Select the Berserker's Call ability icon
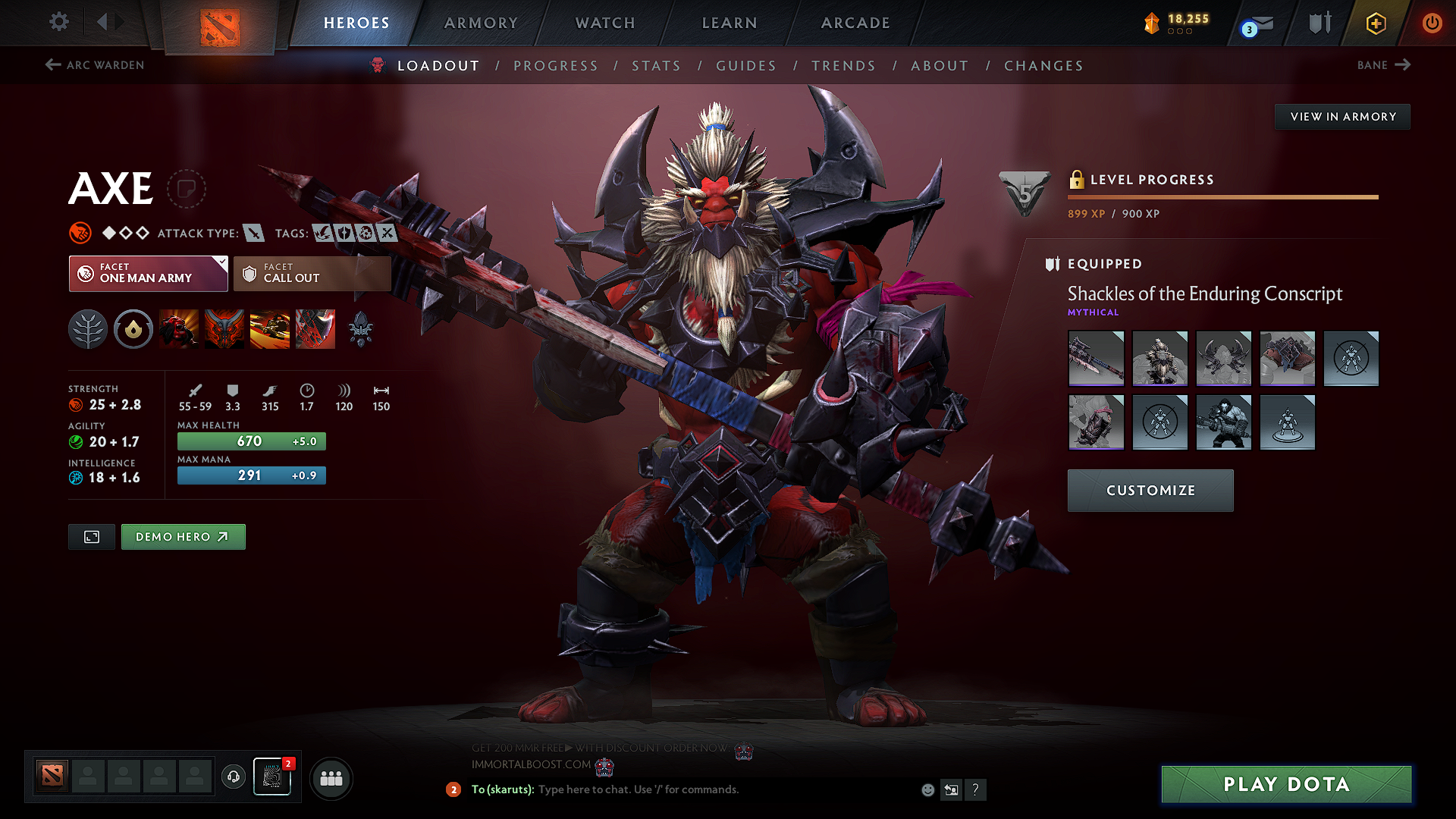Viewport: 1456px width, 819px height. point(179,328)
